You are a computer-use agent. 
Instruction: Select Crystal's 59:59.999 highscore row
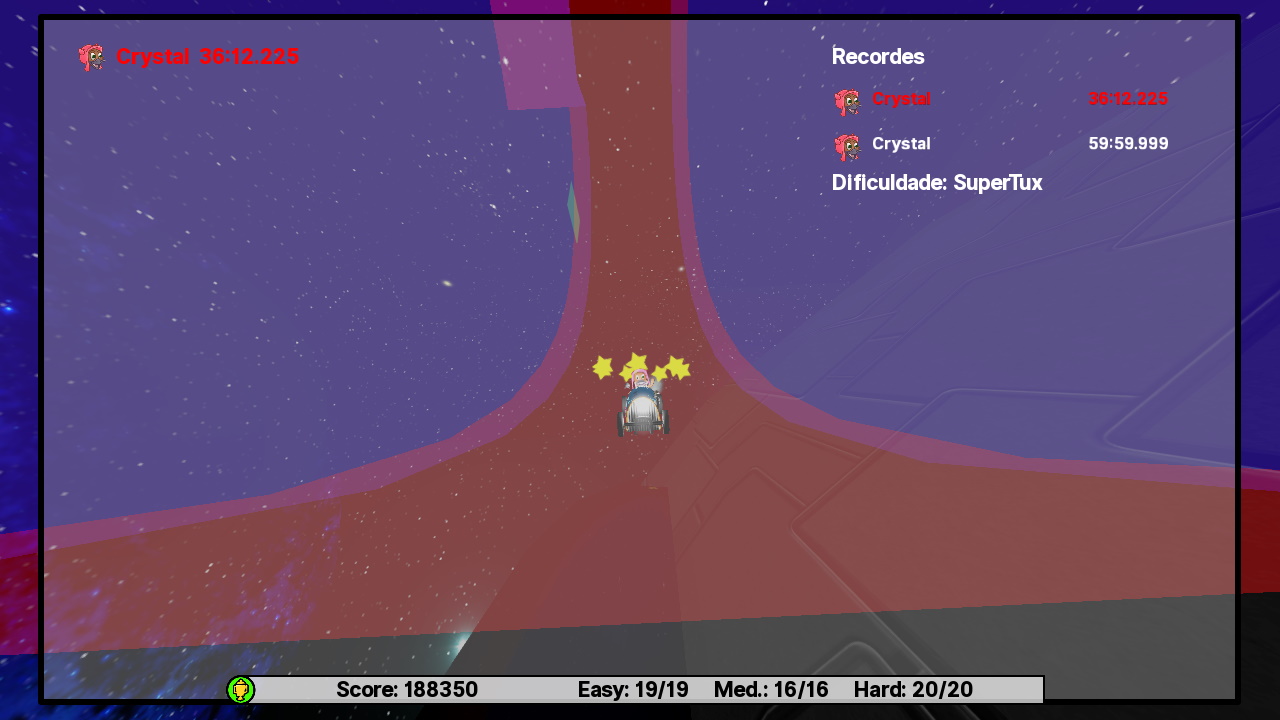[1000, 144]
